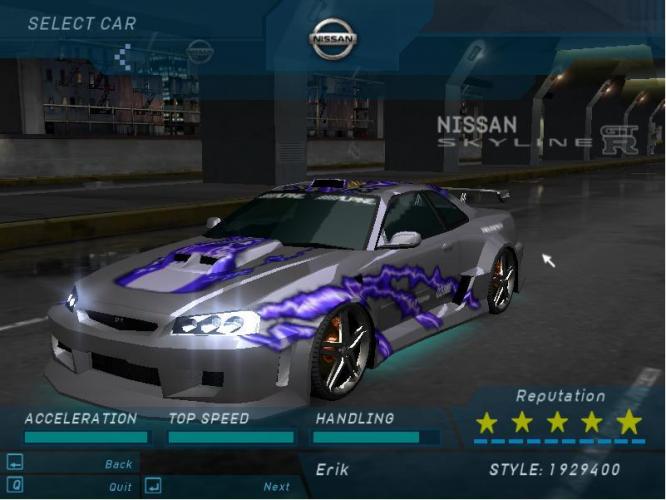Select the Nissan manufacturer logo
The height and width of the screenshot is (500, 666).
pyautogui.click(x=332, y=39)
